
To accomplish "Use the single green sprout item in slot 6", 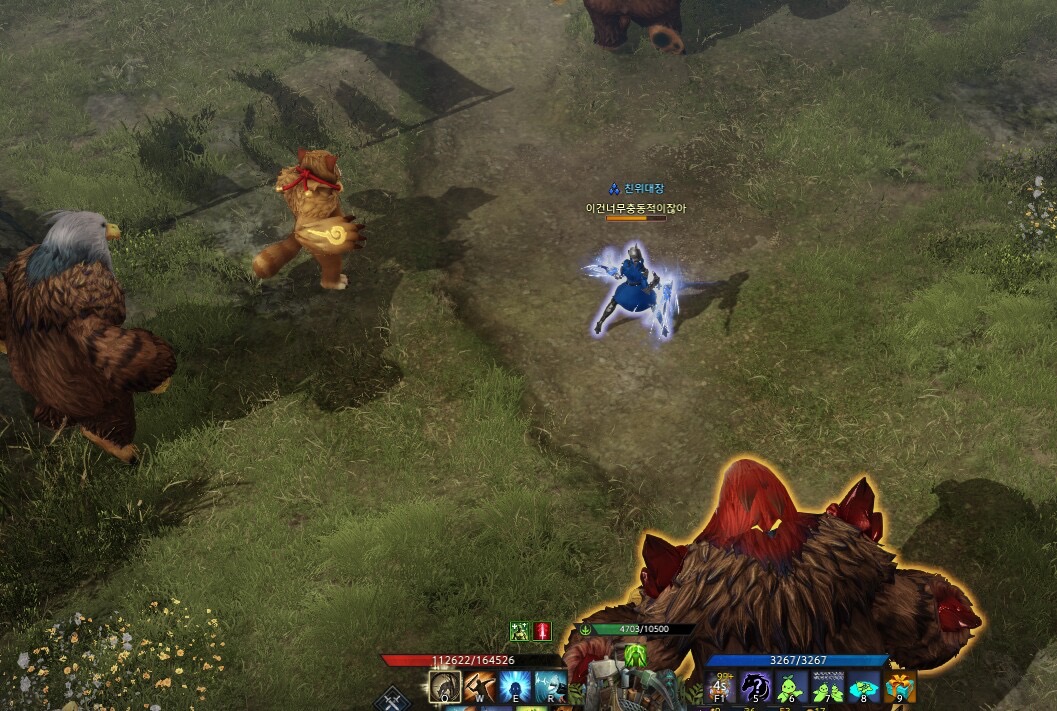I will pos(791,687).
